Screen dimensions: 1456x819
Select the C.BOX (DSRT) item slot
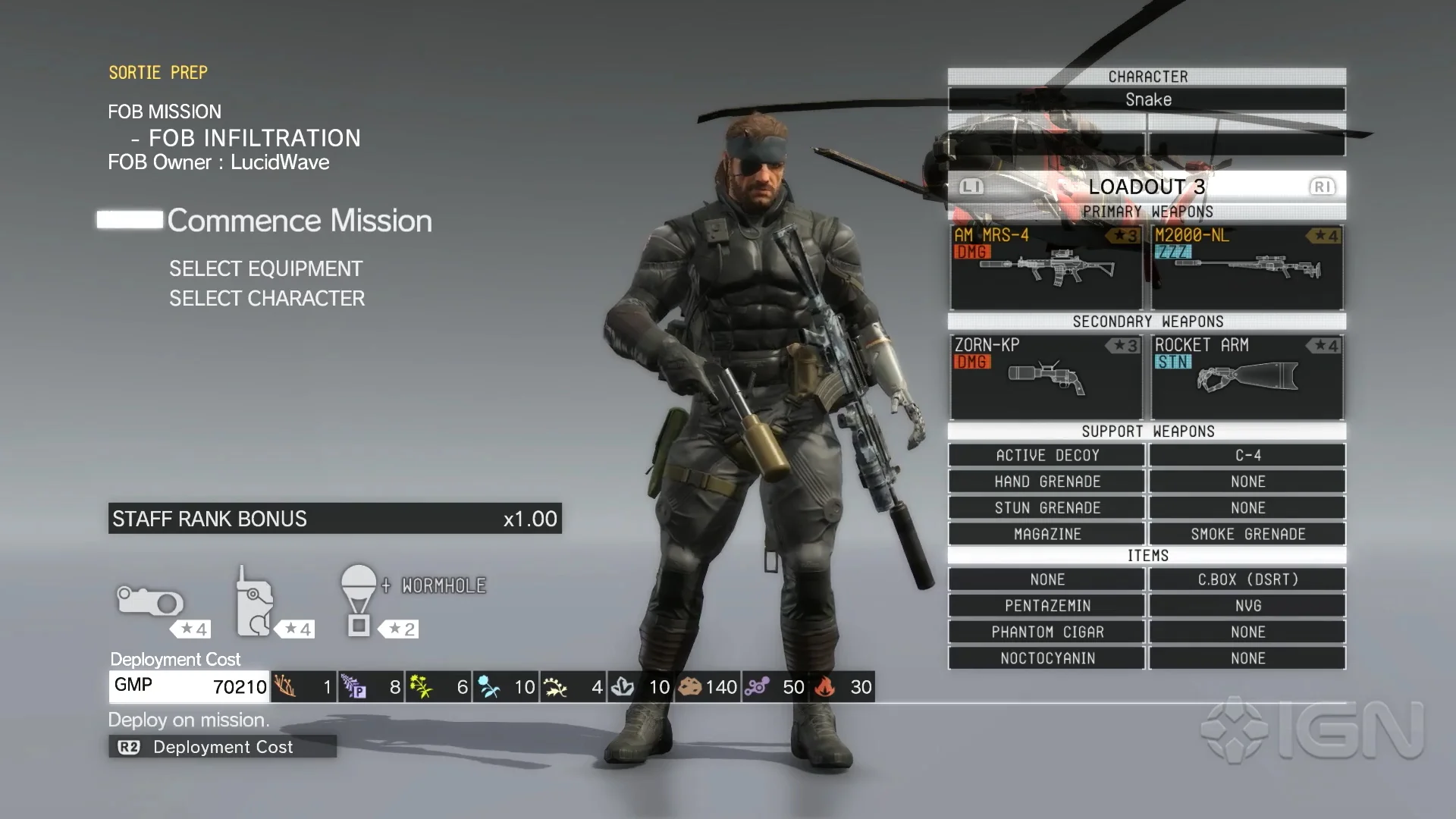pos(1247,579)
